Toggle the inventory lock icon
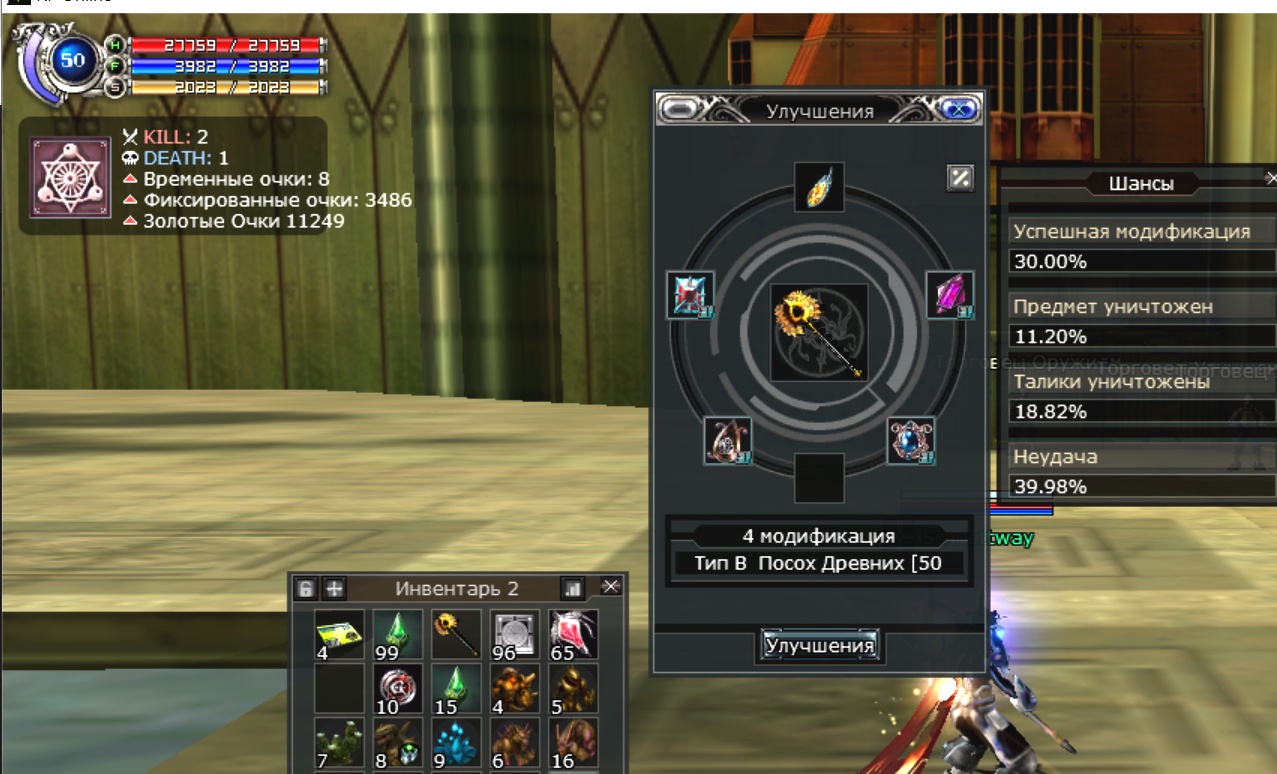 pos(307,588)
